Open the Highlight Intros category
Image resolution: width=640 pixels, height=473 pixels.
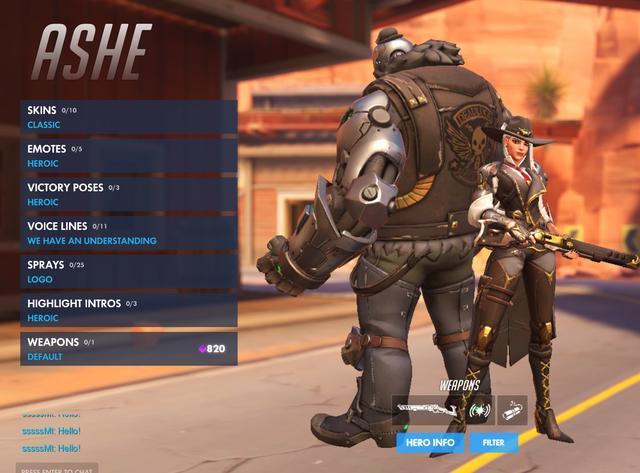pos(128,310)
